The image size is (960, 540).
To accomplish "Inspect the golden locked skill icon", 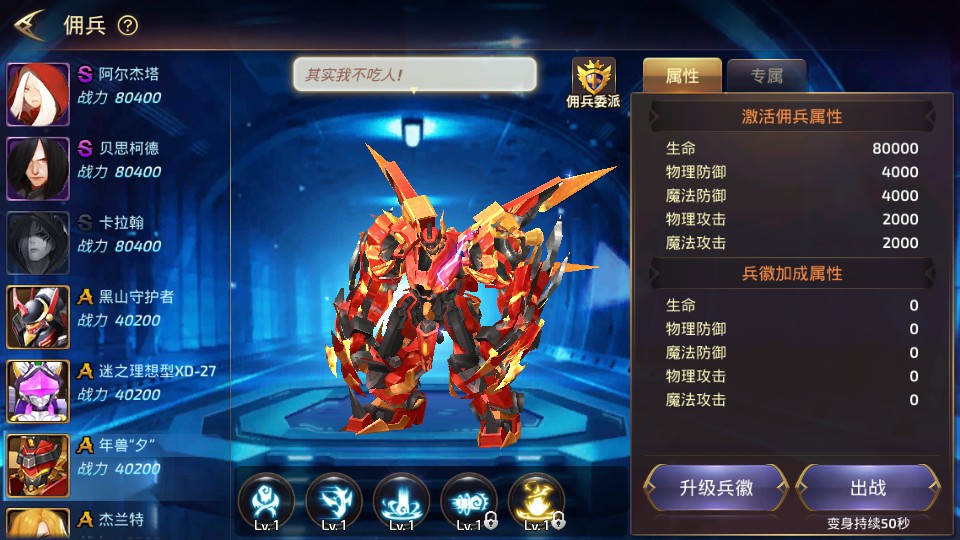I will click(x=536, y=500).
